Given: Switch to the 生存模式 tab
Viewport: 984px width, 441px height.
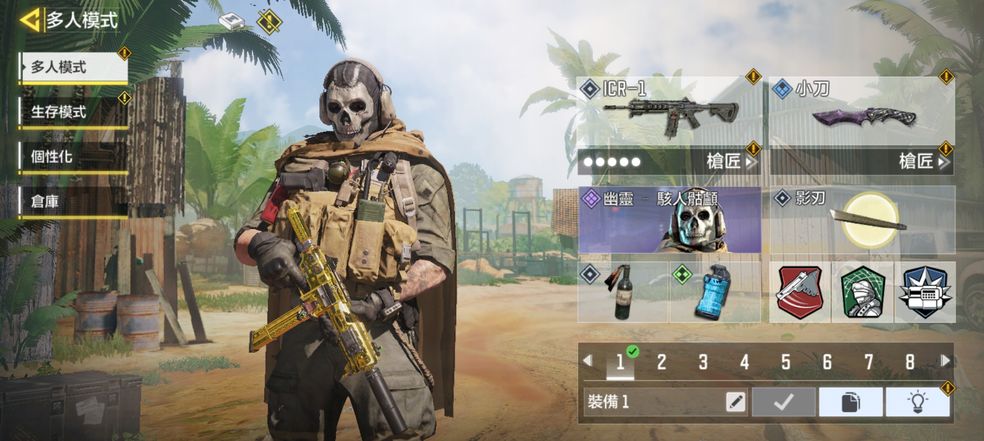Looking at the screenshot, I should (x=73, y=112).
